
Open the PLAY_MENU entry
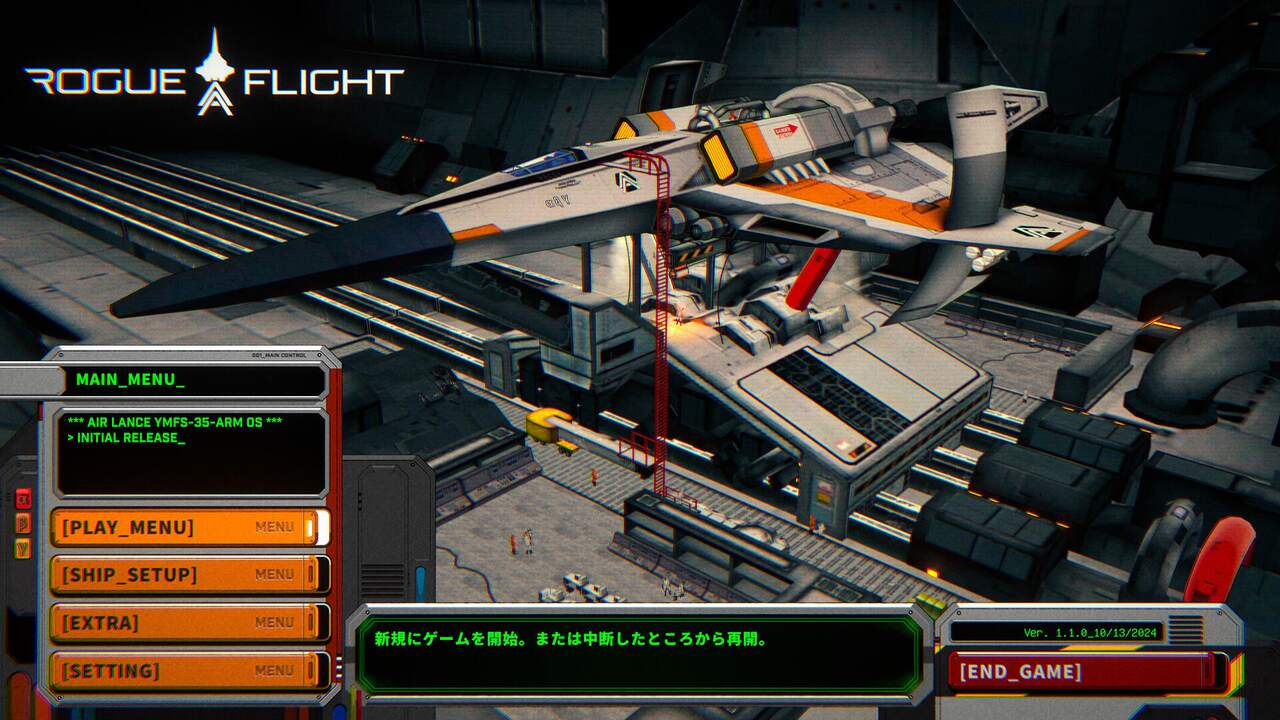pos(188,527)
